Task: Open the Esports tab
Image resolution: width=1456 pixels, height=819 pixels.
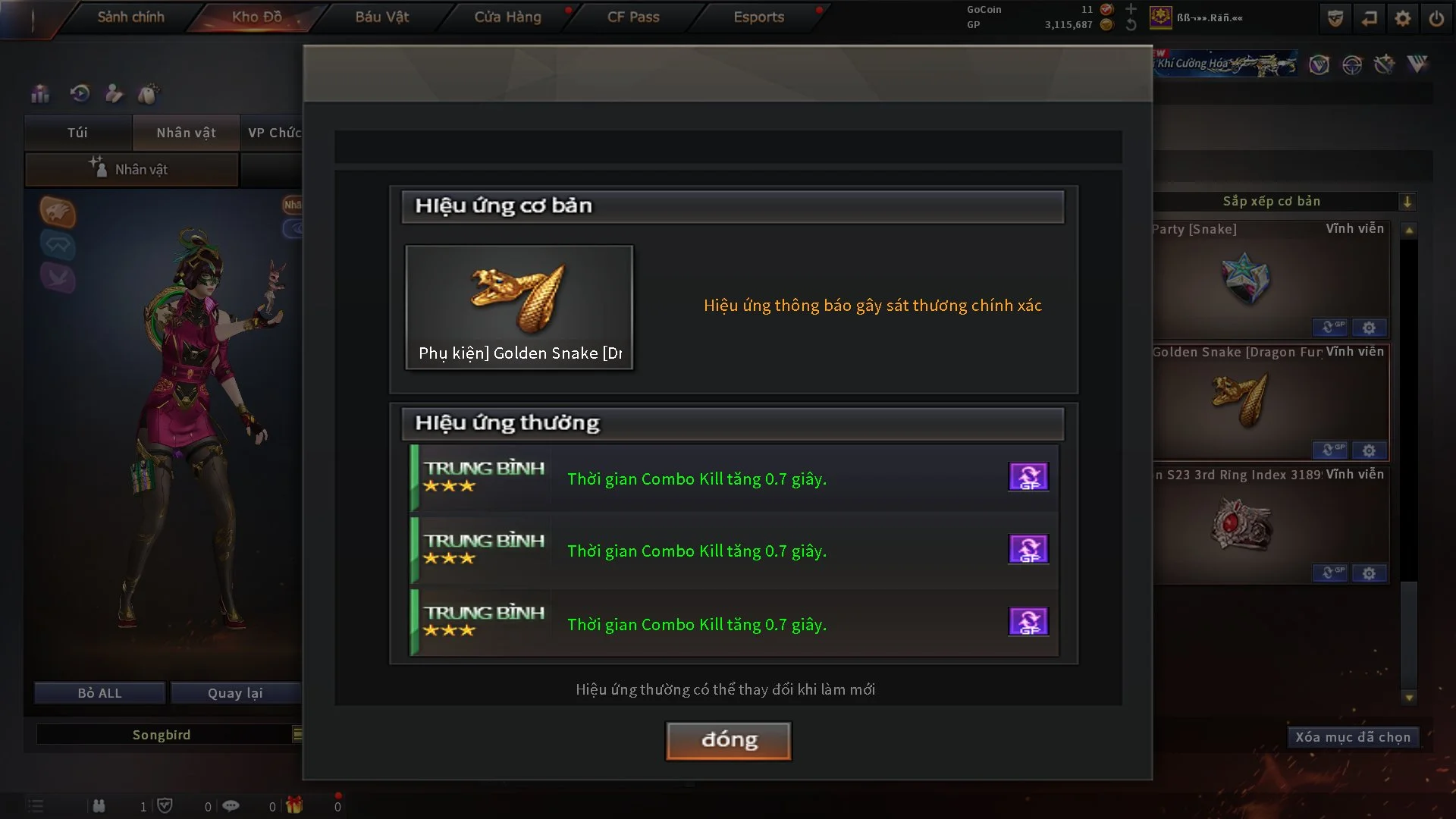Action: 758,17
